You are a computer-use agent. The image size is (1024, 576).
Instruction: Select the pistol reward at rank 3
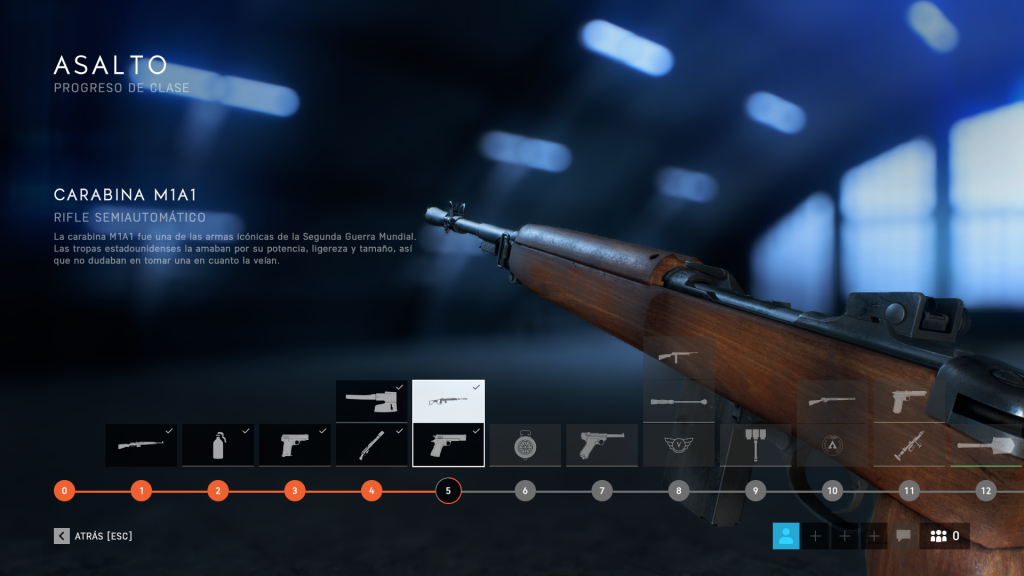pos(295,445)
